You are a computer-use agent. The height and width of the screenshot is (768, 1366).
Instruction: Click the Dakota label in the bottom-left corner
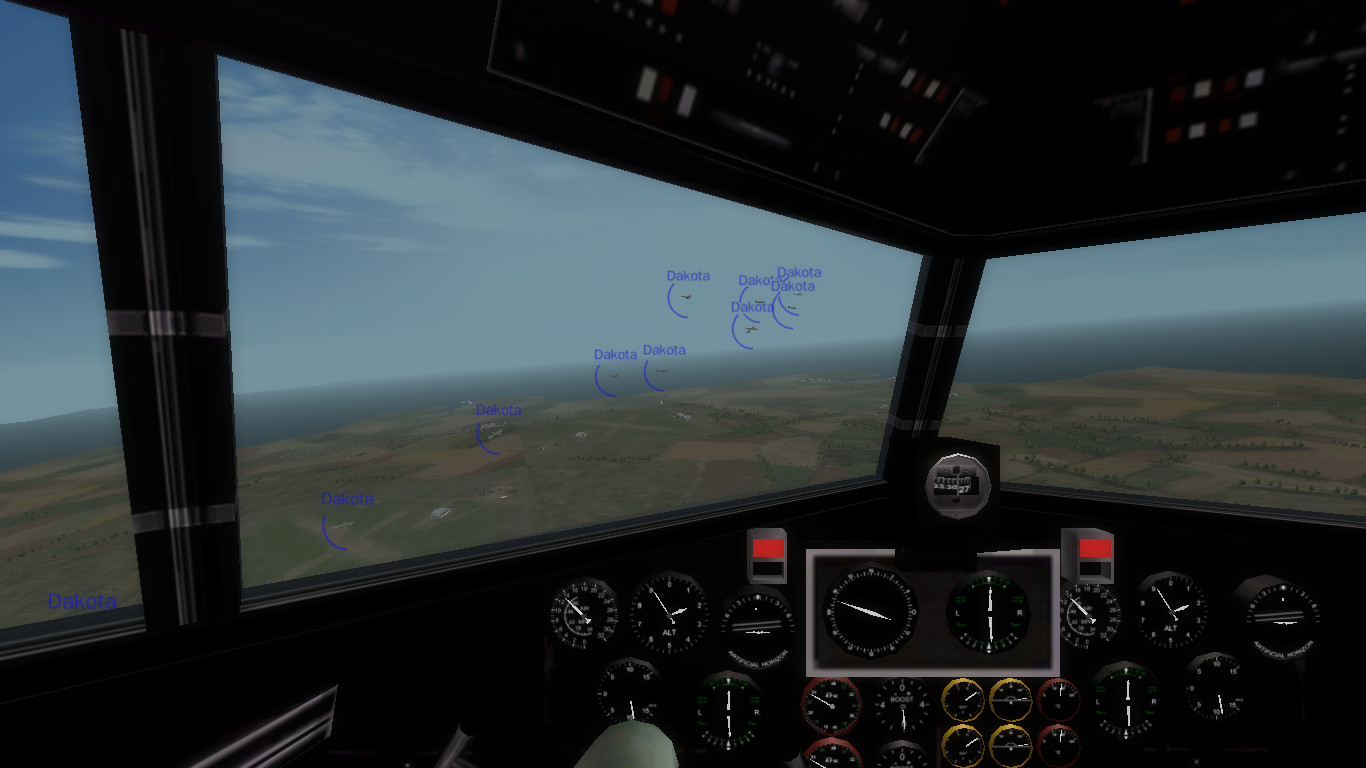pos(82,601)
